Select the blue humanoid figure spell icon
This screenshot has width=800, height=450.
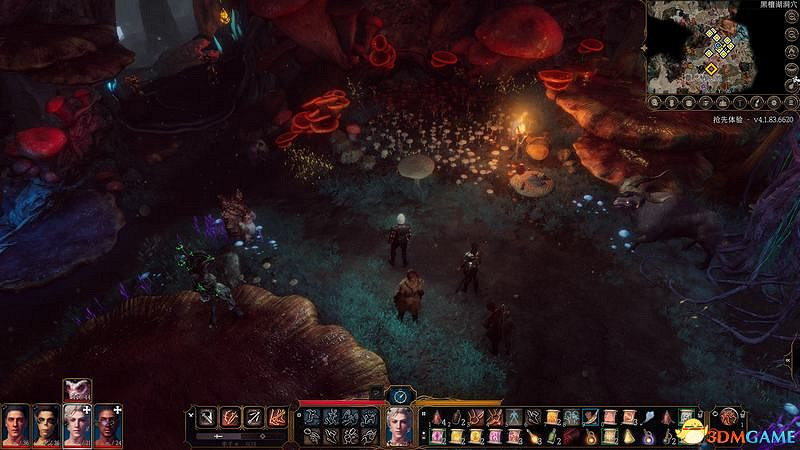point(511,416)
